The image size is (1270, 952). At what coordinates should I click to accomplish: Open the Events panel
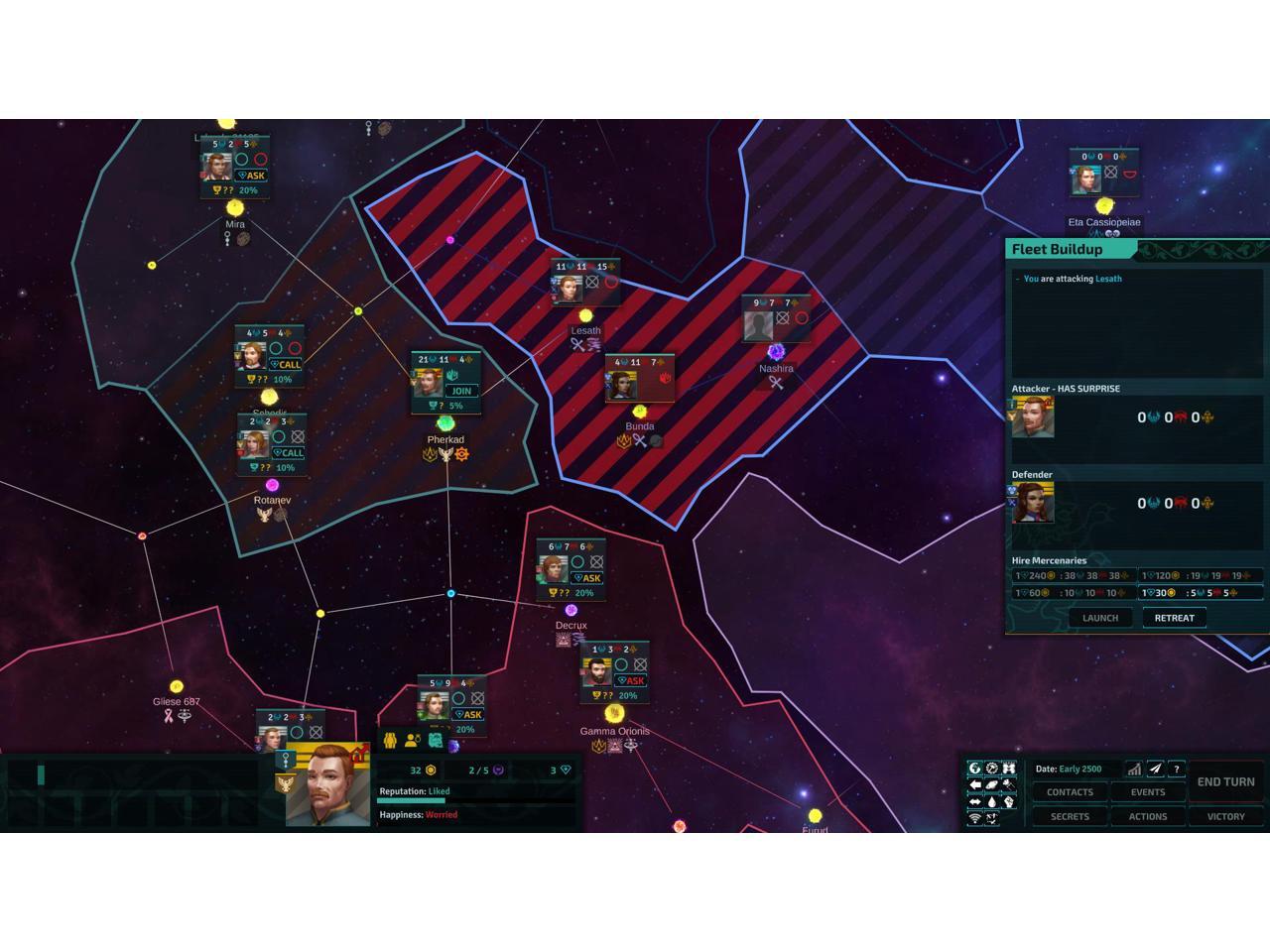(x=1148, y=792)
